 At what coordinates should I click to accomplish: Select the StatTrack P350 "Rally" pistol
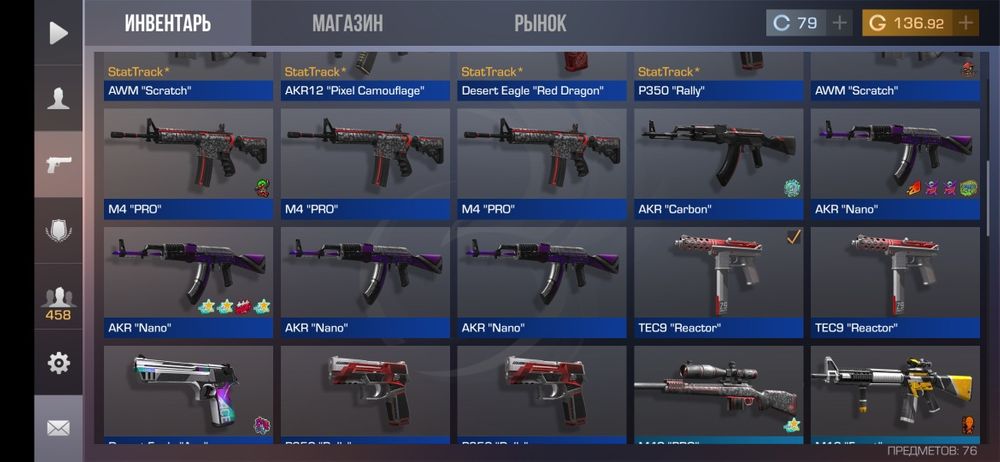tap(718, 78)
